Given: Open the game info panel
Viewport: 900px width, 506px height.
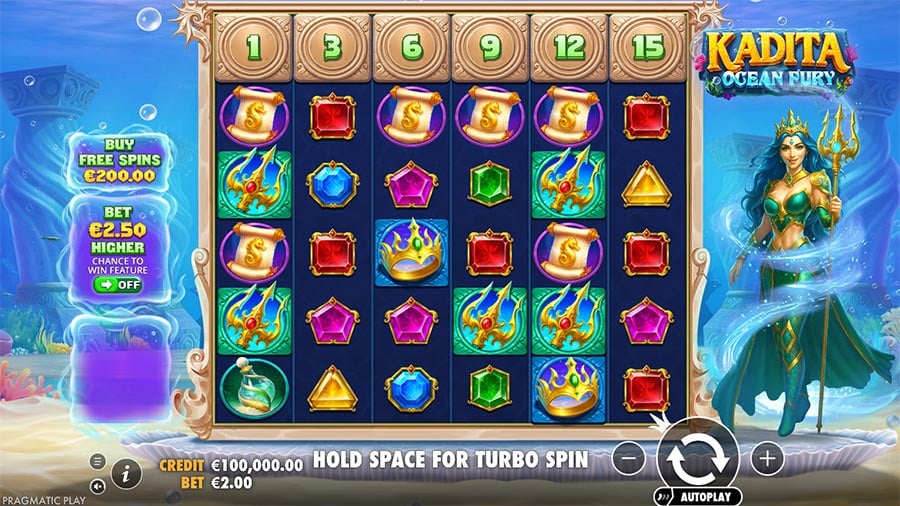Looking at the screenshot, I should coord(126,474).
